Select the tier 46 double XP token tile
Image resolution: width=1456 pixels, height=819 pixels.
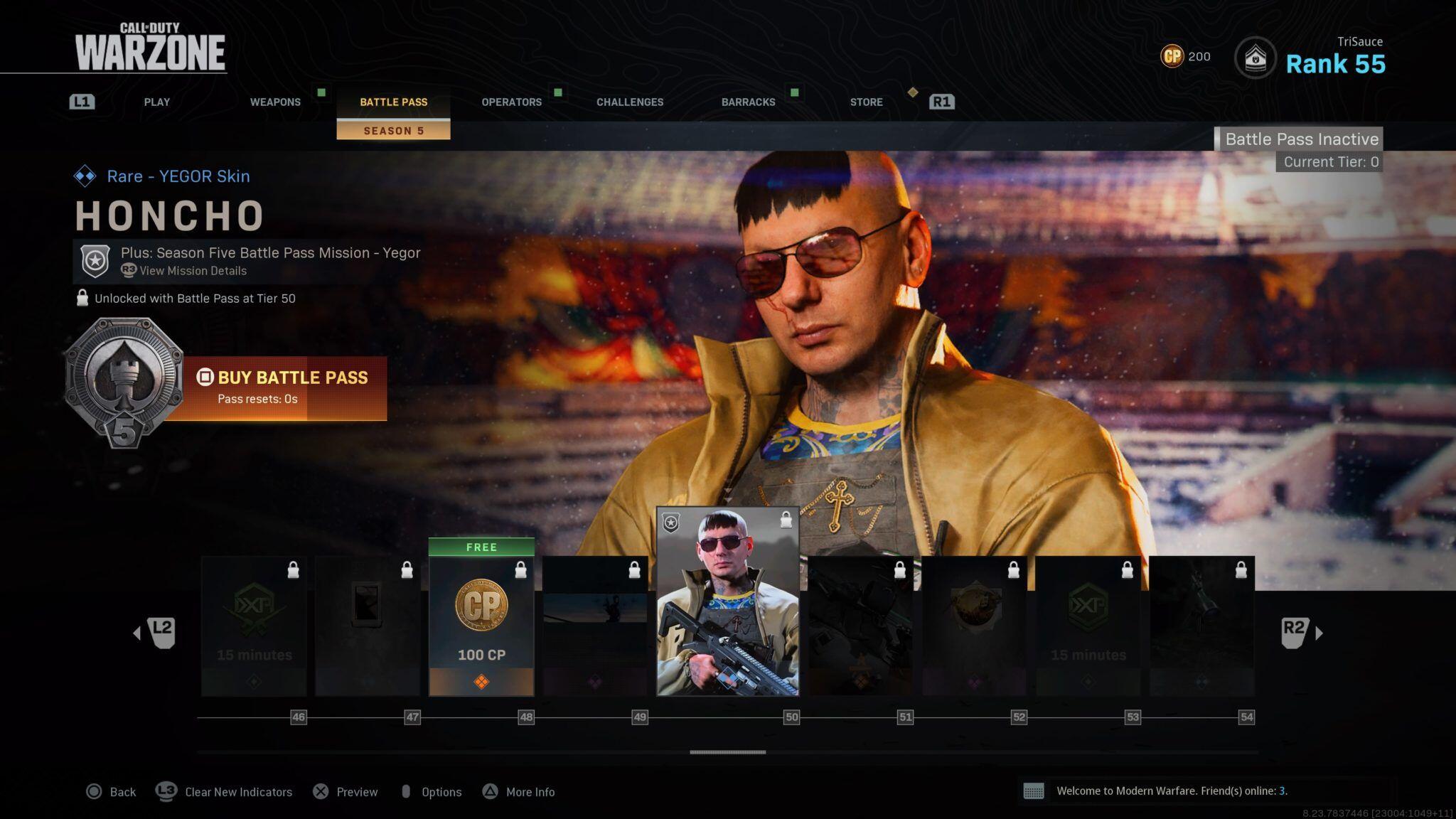[254, 626]
